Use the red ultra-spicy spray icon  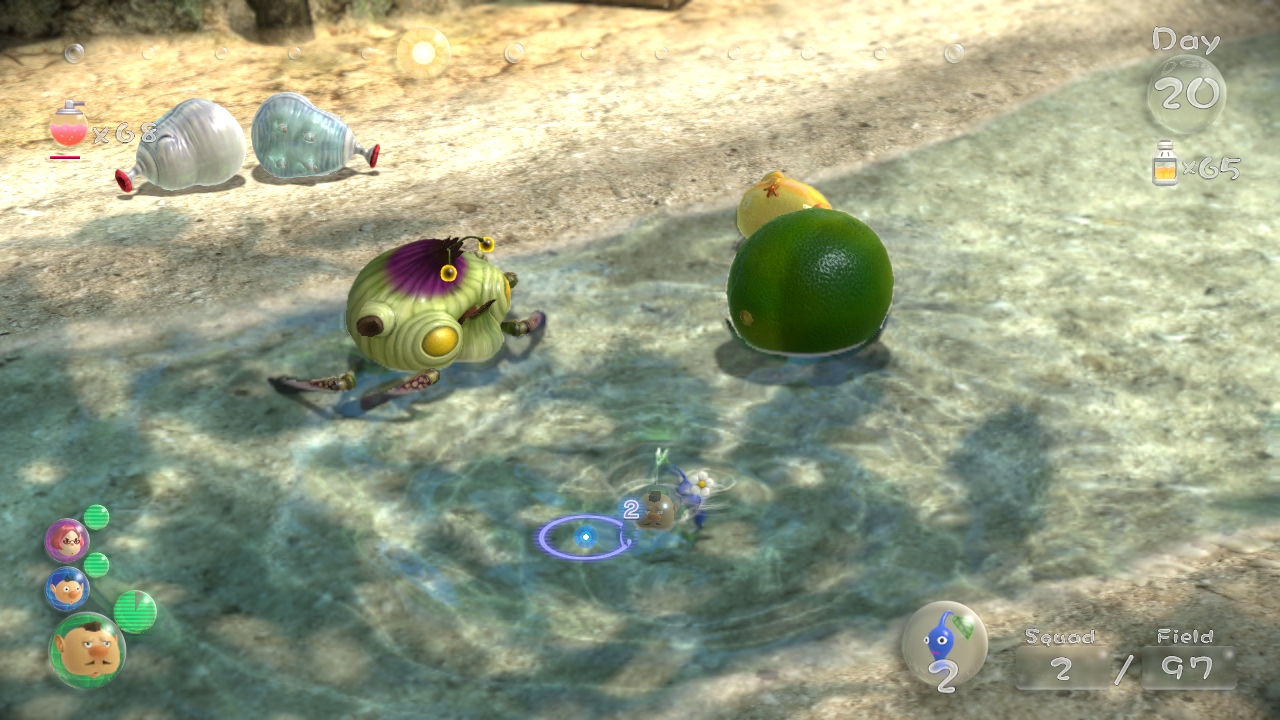coord(68,128)
